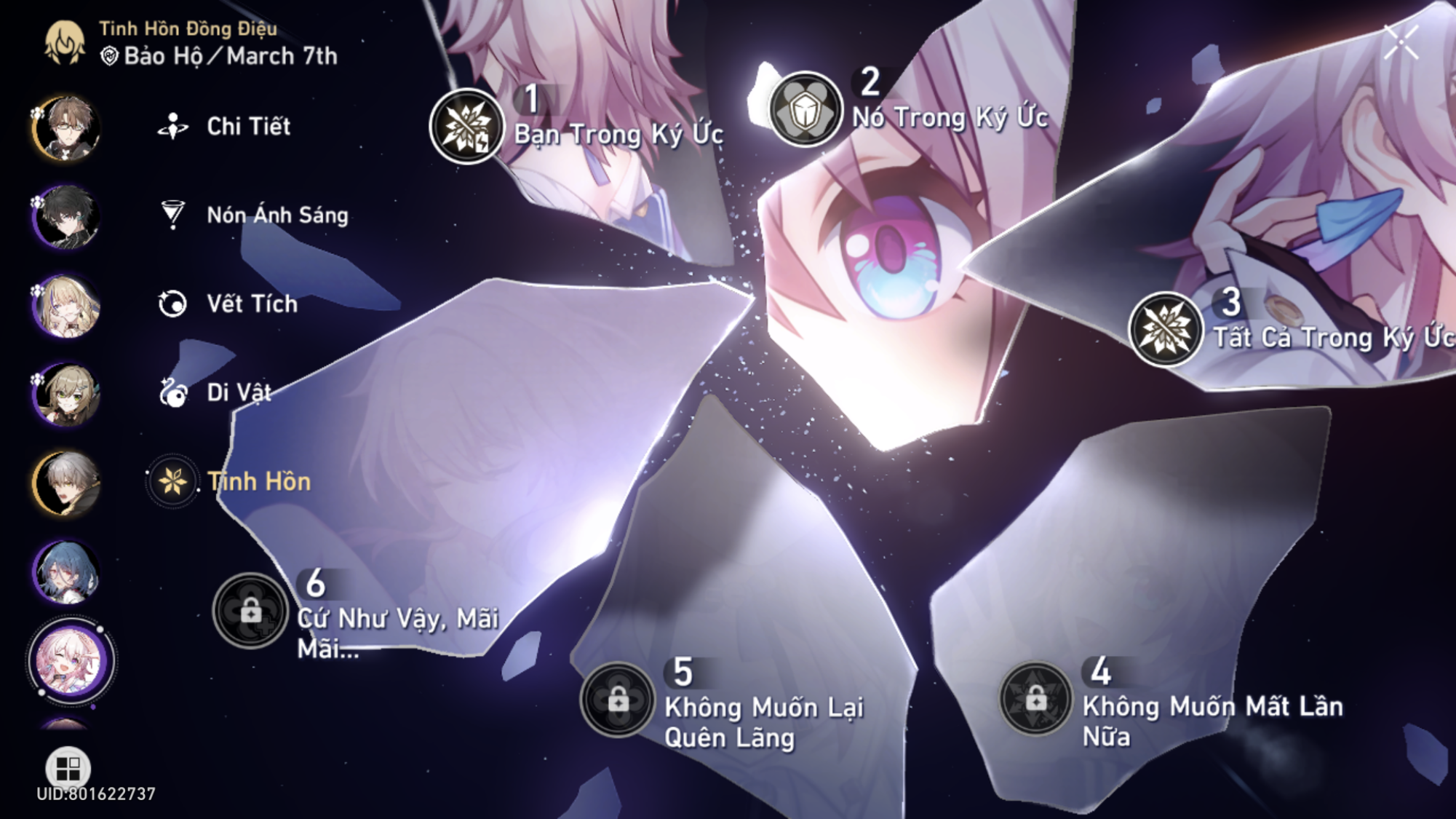Select the Nón Ánh Sáng light cone icon

(x=172, y=215)
